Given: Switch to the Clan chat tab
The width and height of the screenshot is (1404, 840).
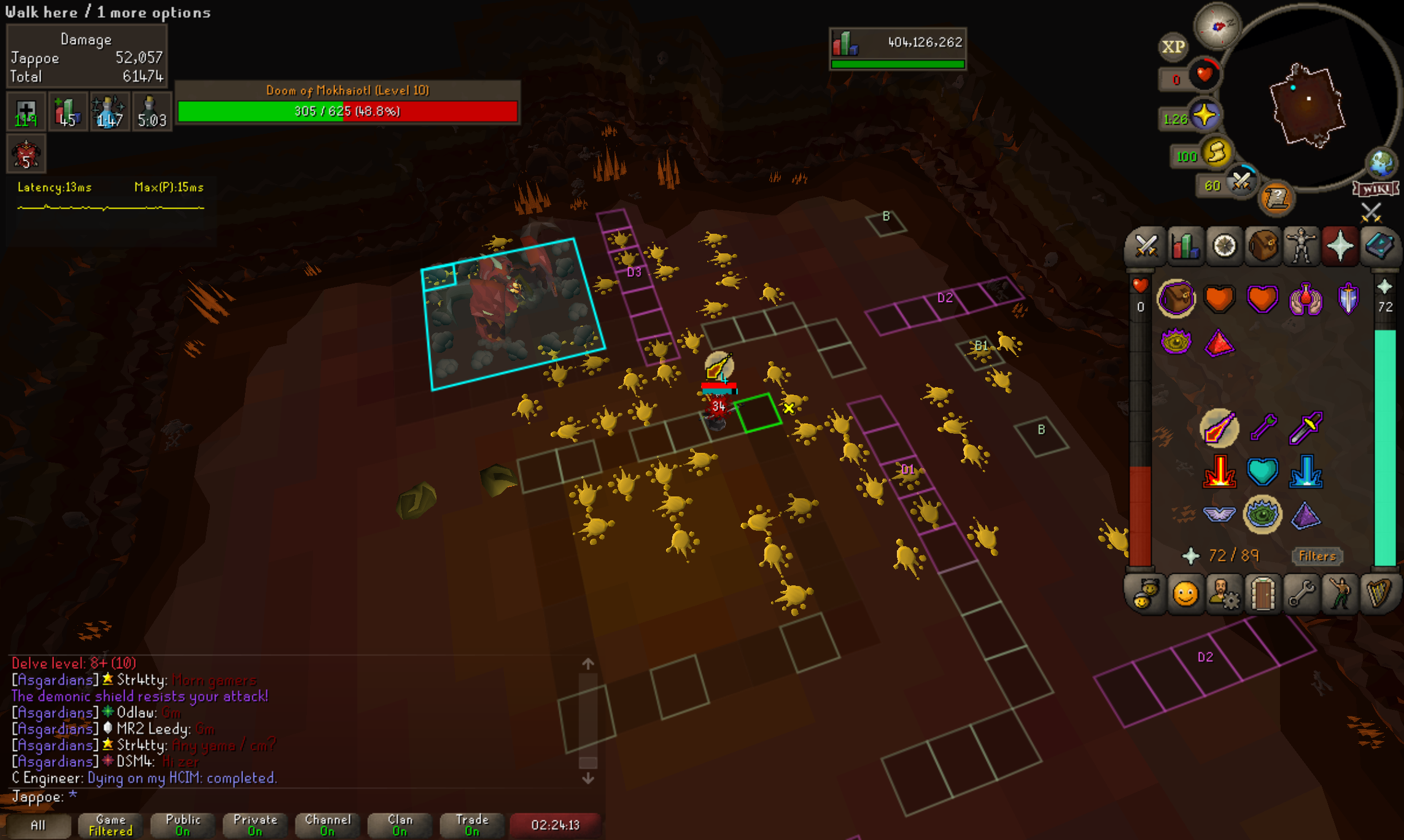Looking at the screenshot, I should pyautogui.click(x=400, y=825).
